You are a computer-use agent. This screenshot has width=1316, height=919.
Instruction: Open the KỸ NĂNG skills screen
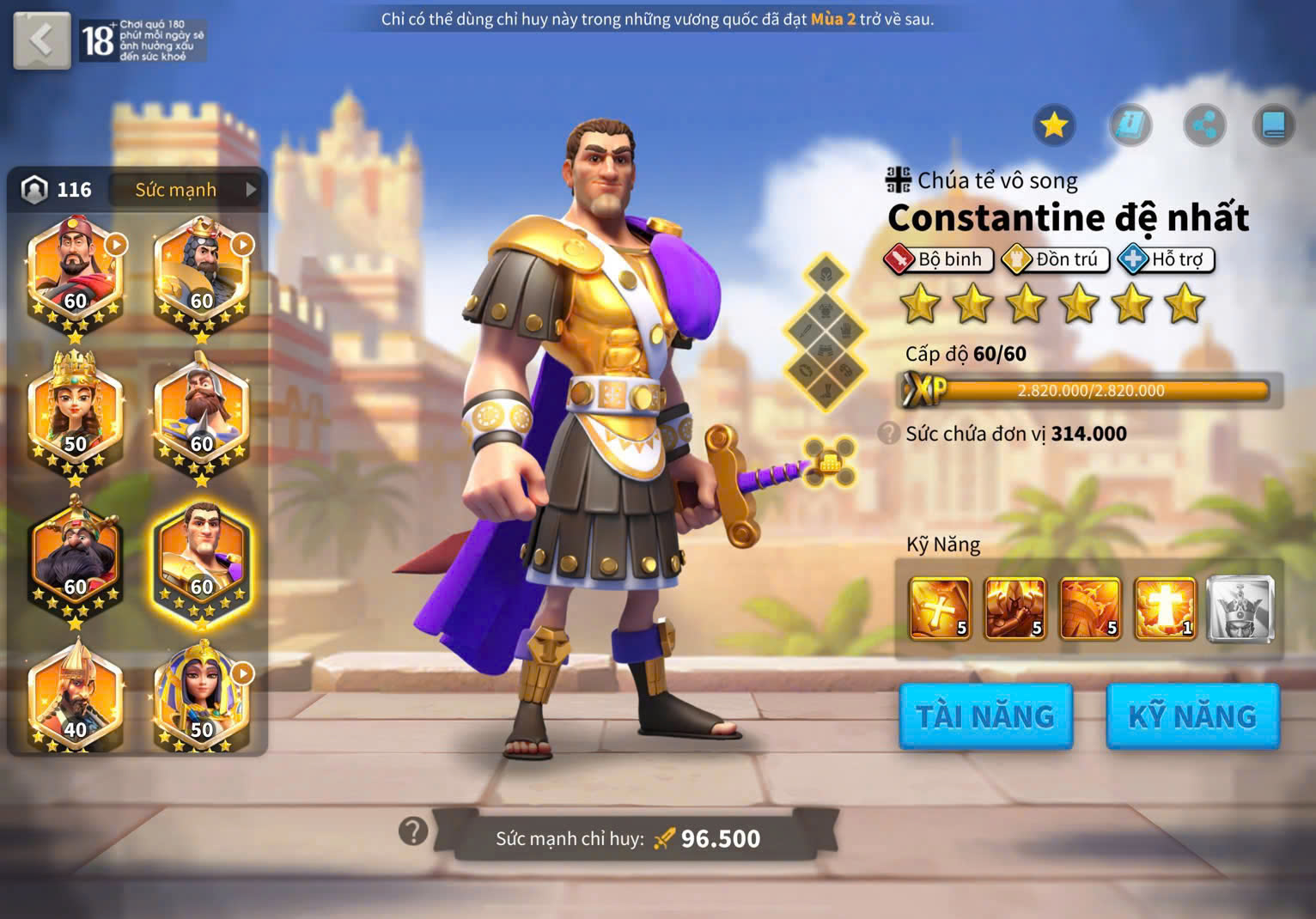[x=1192, y=716]
